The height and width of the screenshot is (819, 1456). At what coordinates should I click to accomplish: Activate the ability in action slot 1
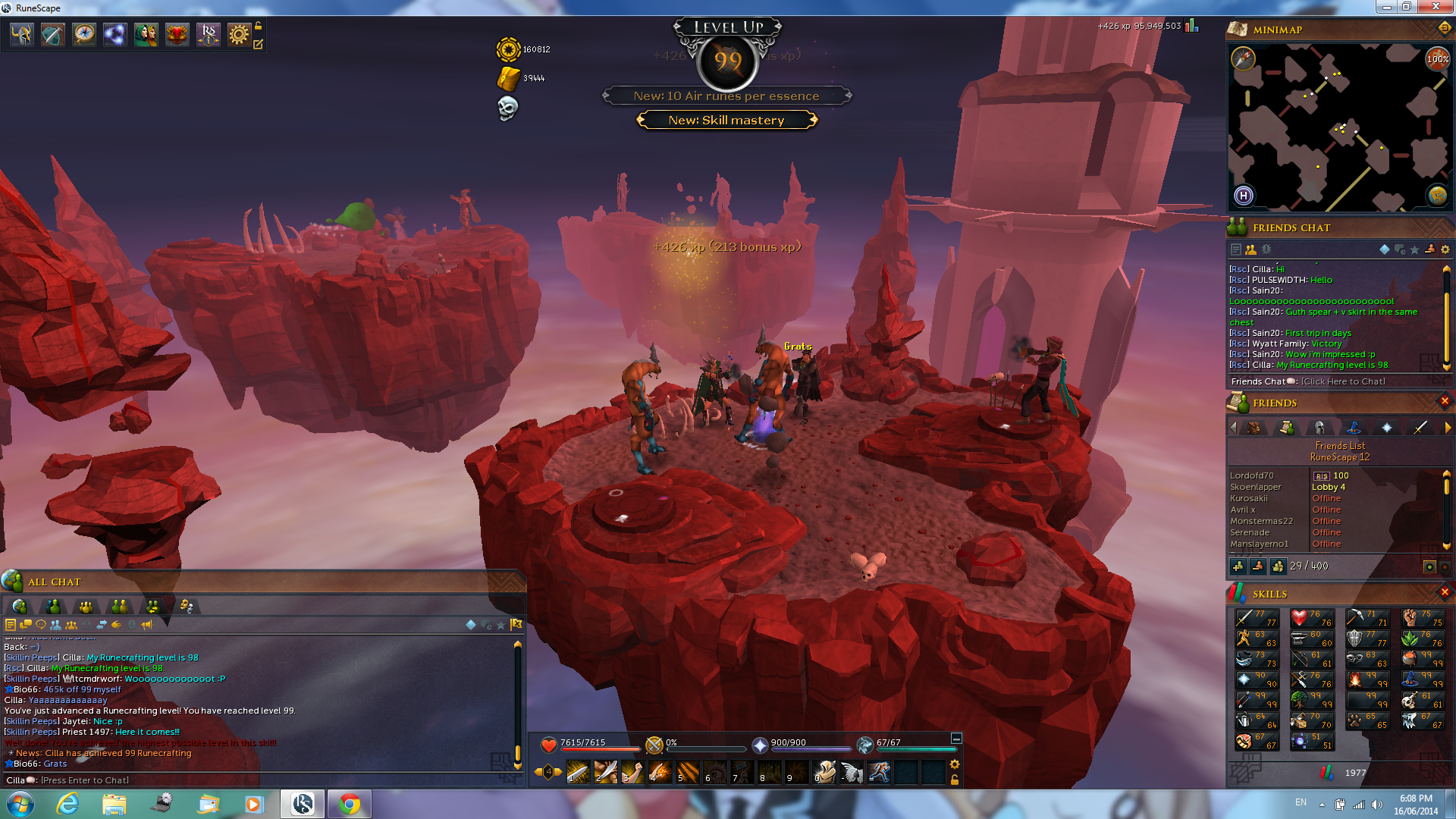578,772
